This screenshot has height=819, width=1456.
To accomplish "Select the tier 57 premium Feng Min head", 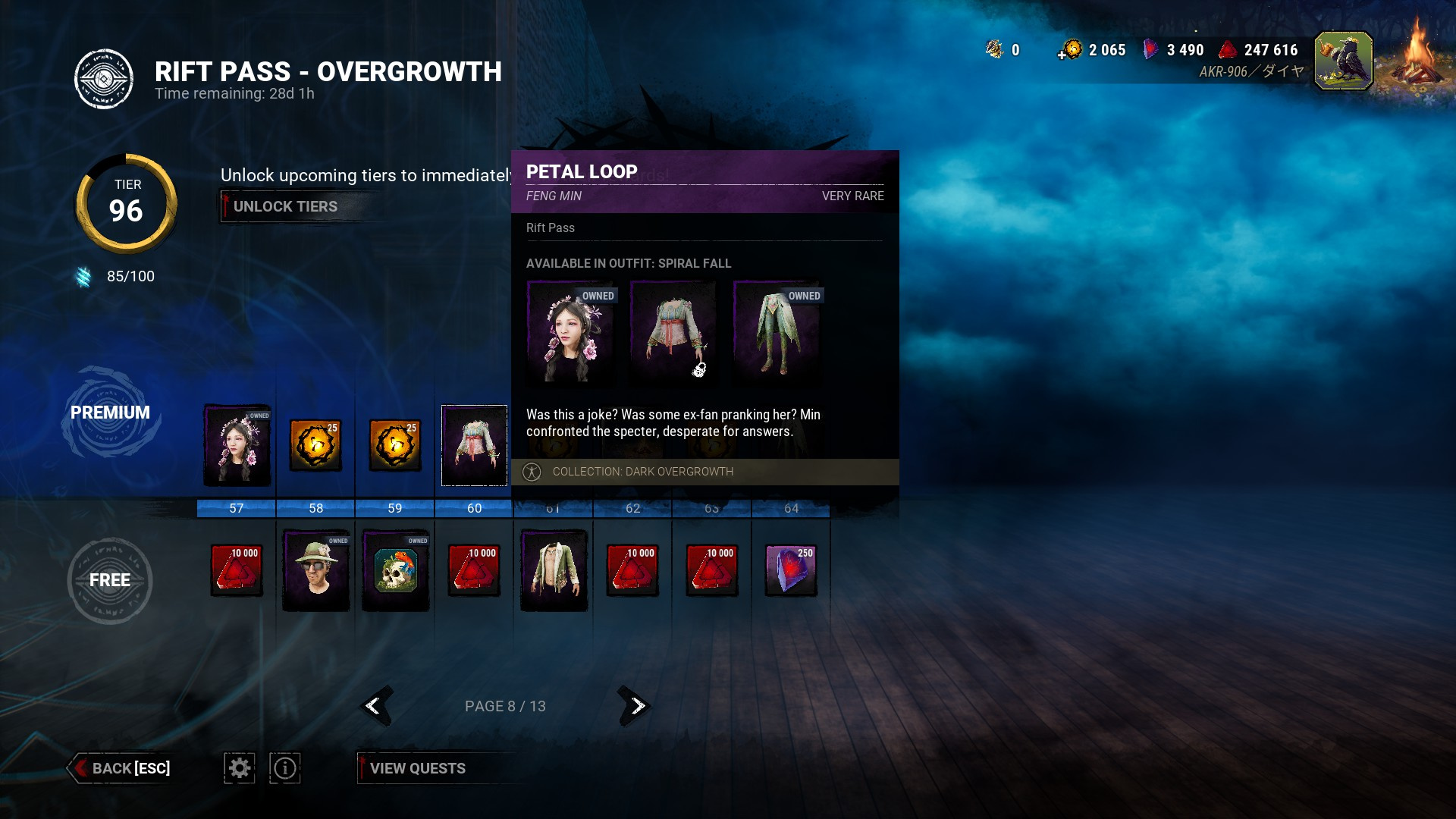I will [237, 445].
